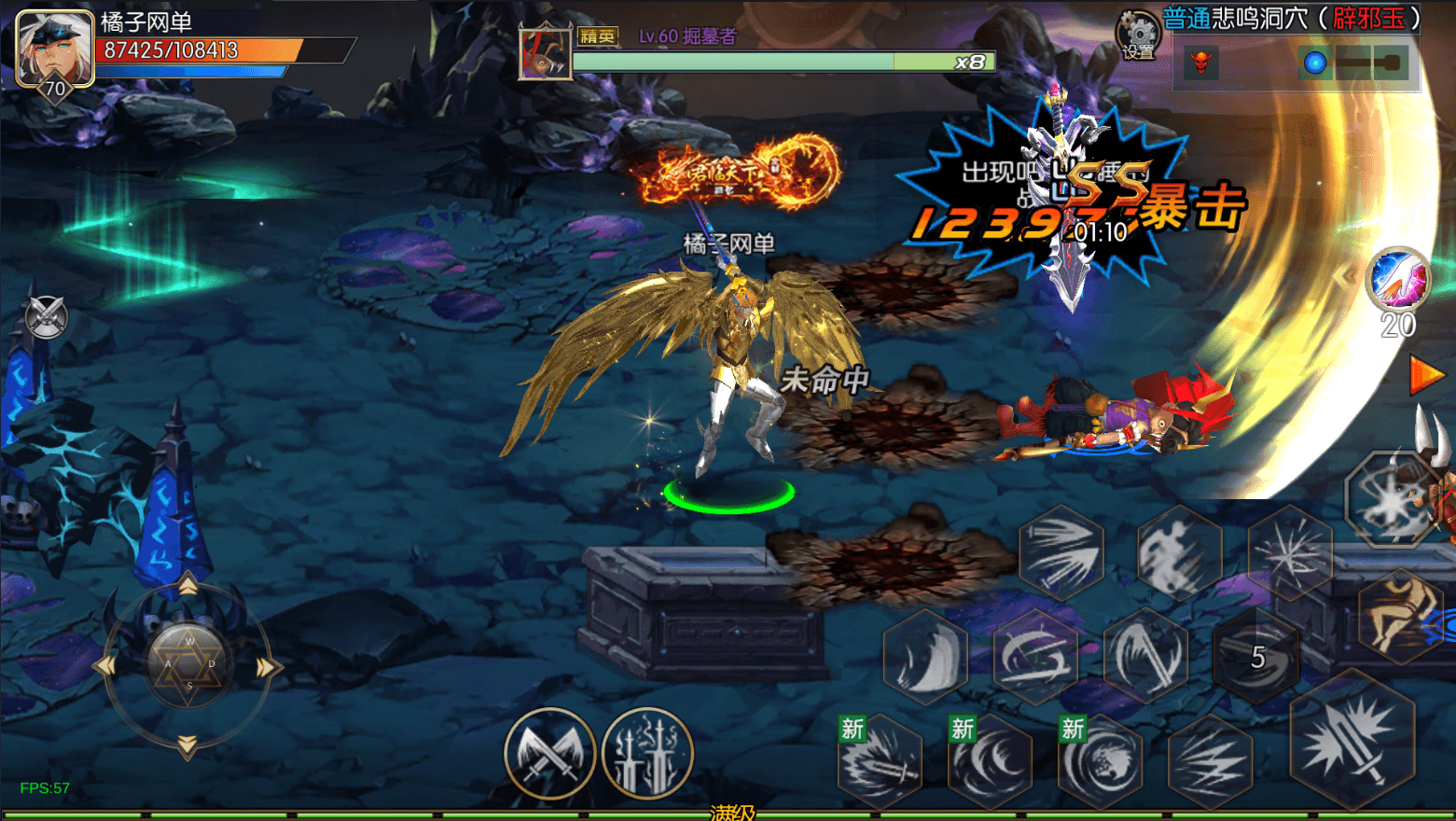Activate the dashing figure skill
The height and width of the screenshot is (821, 1456).
coord(1179,550)
